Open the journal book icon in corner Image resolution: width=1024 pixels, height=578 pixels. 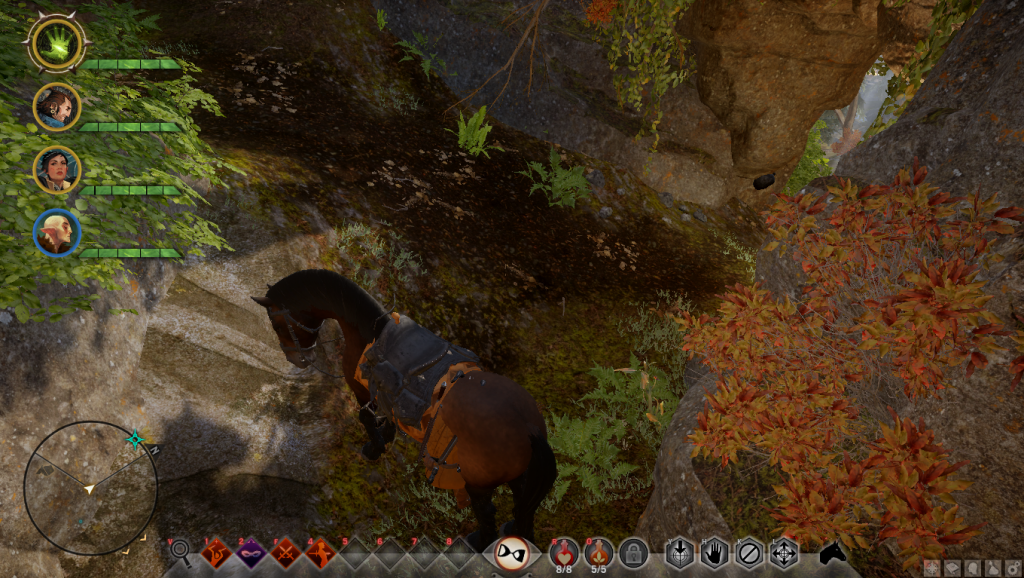[951, 568]
